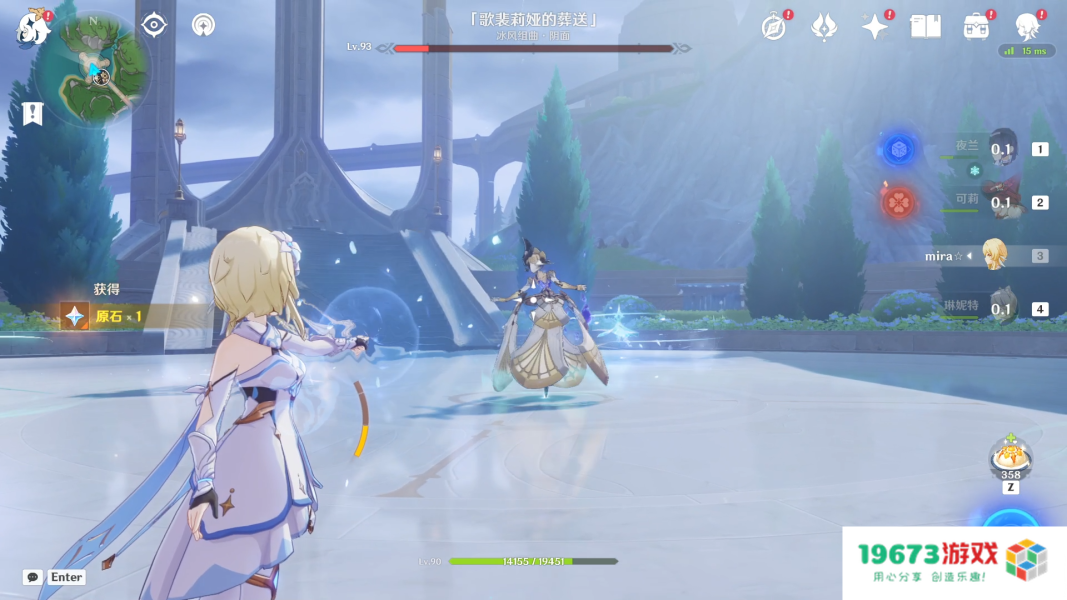Use the food item with 358 count
The height and width of the screenshot is (600, 1067).
pyautogui.click(x=1010, y=458)
